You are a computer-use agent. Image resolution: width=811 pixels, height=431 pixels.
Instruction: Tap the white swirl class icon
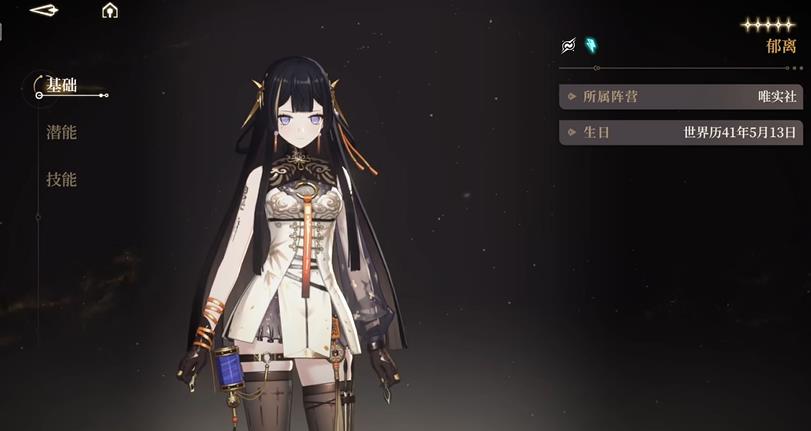(x=568, y=45)
